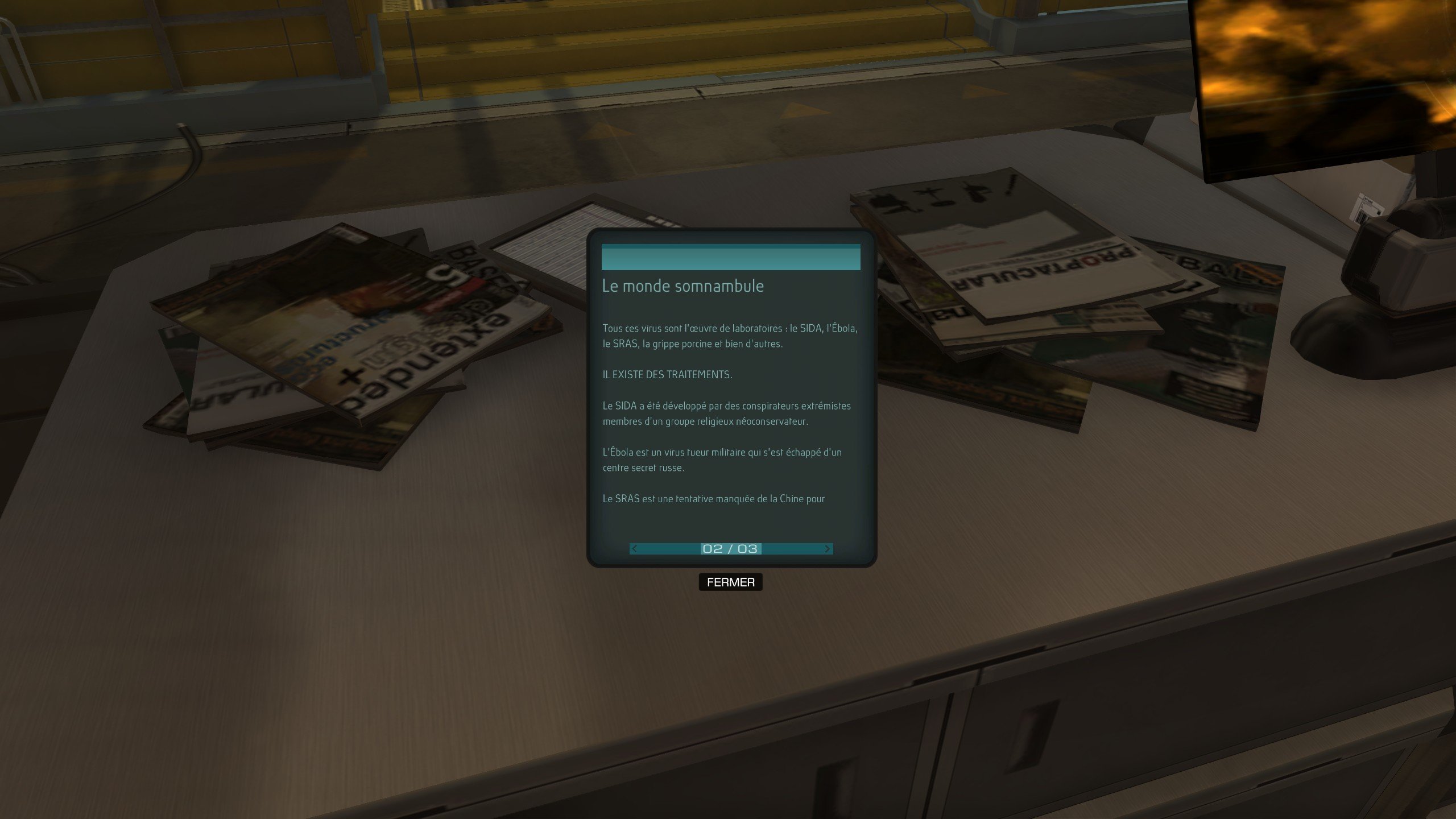The height and width of the screenshot is (819, 1456).
Task: Close the ebook with the FERMER button
Action: 730,582
